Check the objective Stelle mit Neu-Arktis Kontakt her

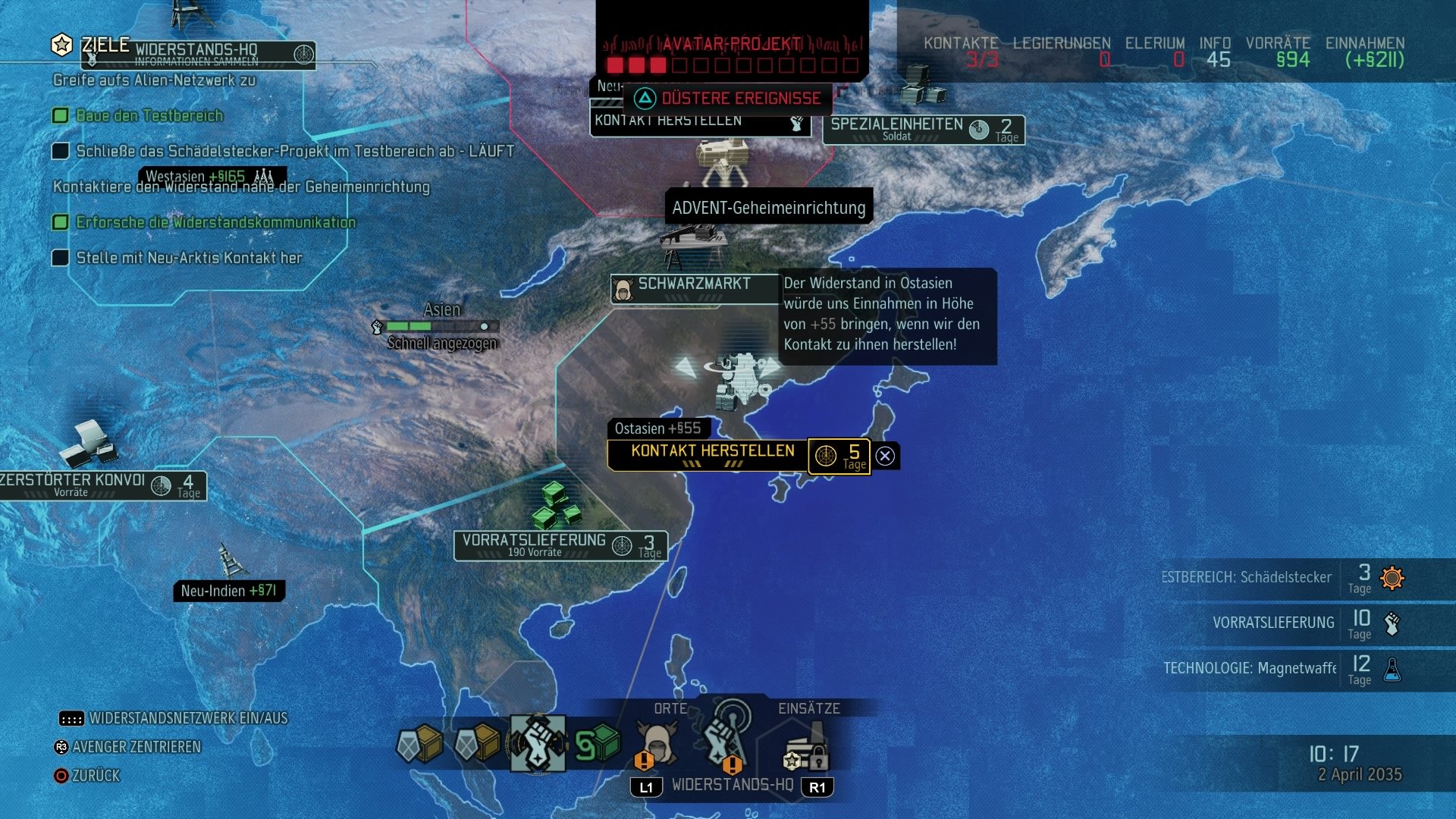[61, 258]
